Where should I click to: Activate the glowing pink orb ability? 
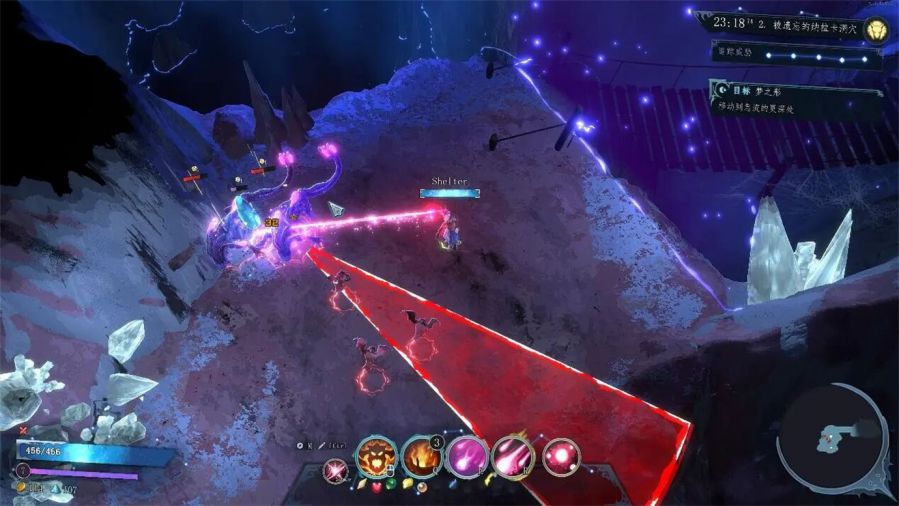point(560,457)
